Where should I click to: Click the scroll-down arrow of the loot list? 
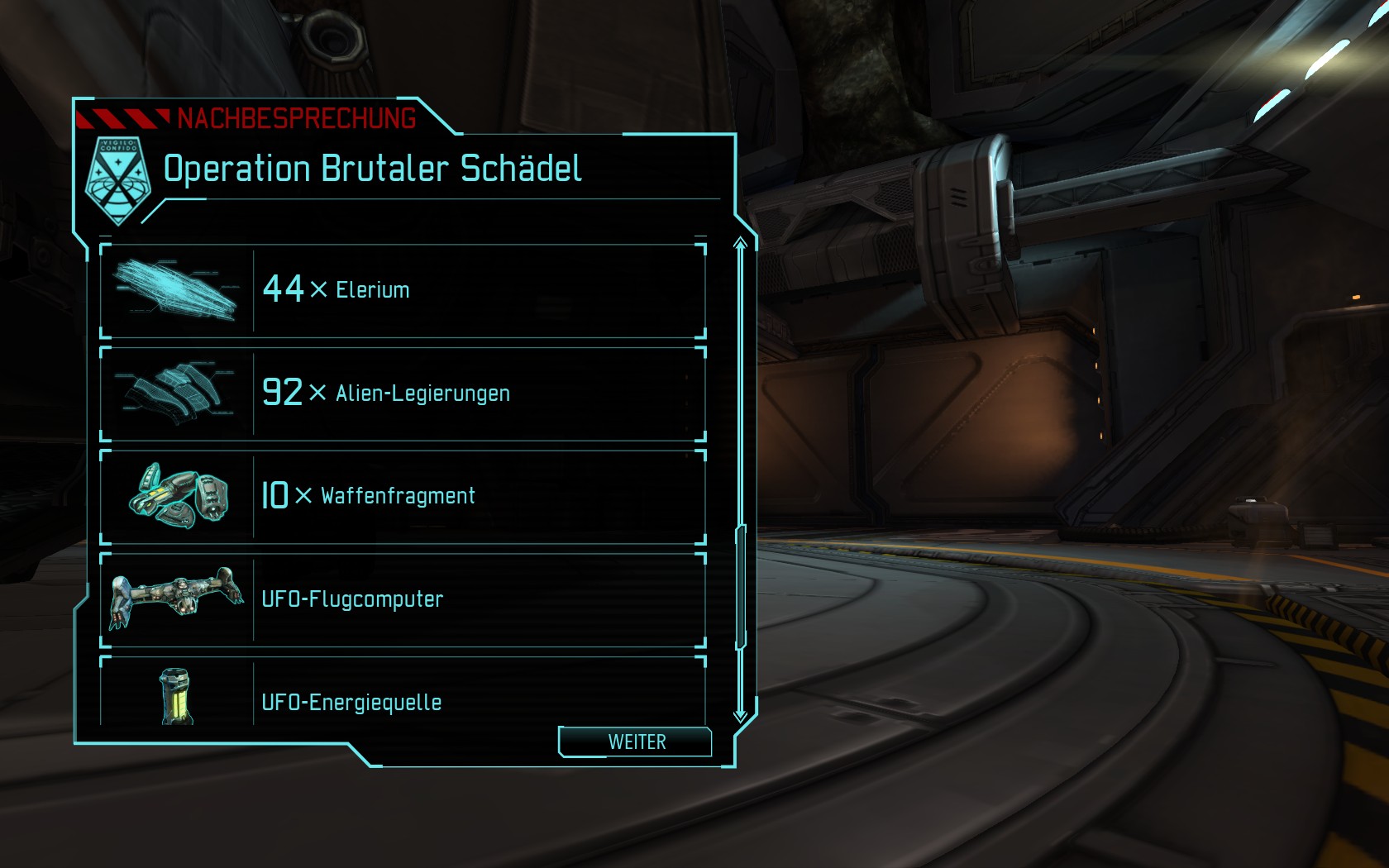[x=741, y=716]
